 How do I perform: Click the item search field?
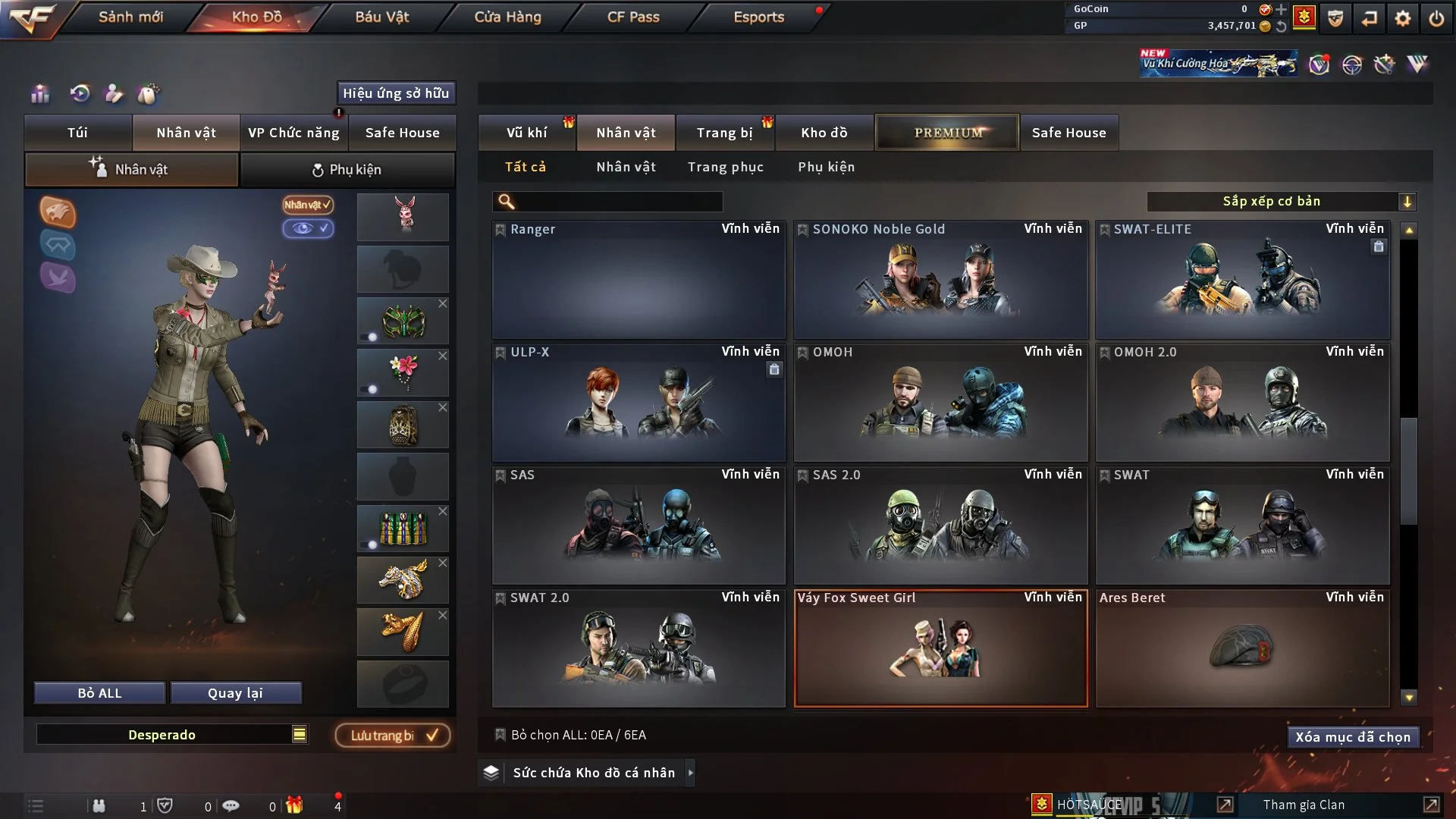[618, 202]
